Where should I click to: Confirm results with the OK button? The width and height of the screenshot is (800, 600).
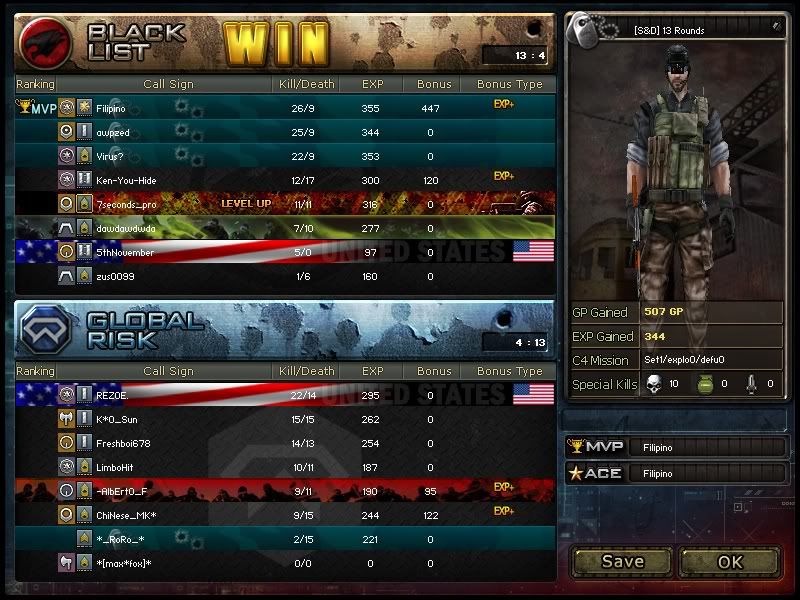730,562
